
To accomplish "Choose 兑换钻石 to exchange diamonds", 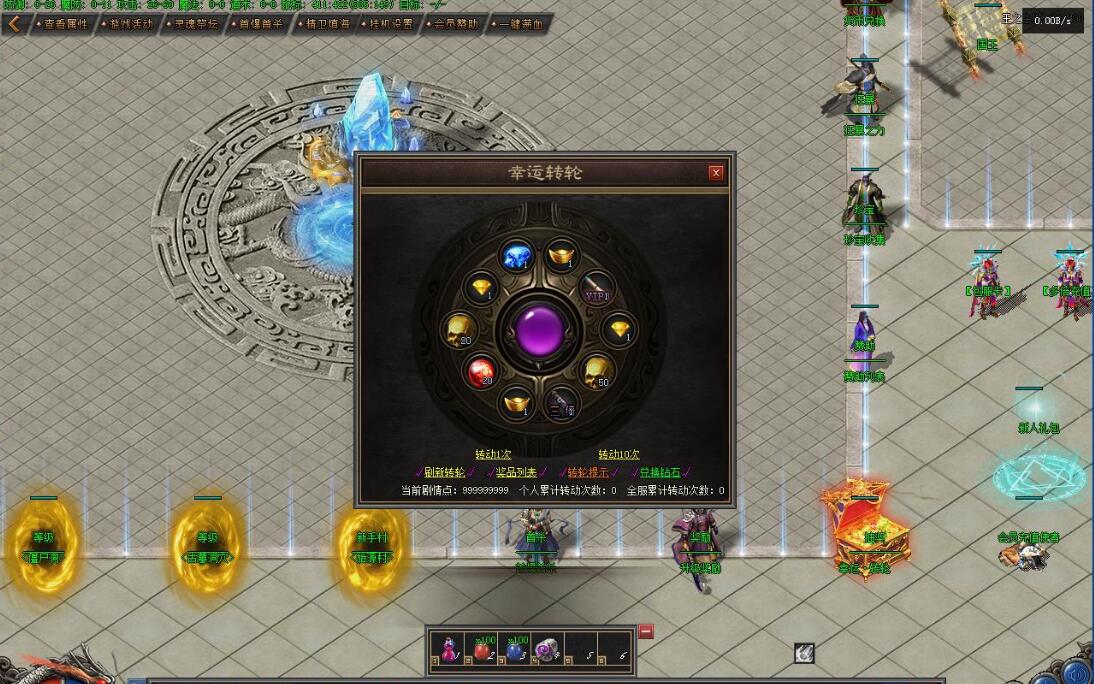I will tap(660, 472).
